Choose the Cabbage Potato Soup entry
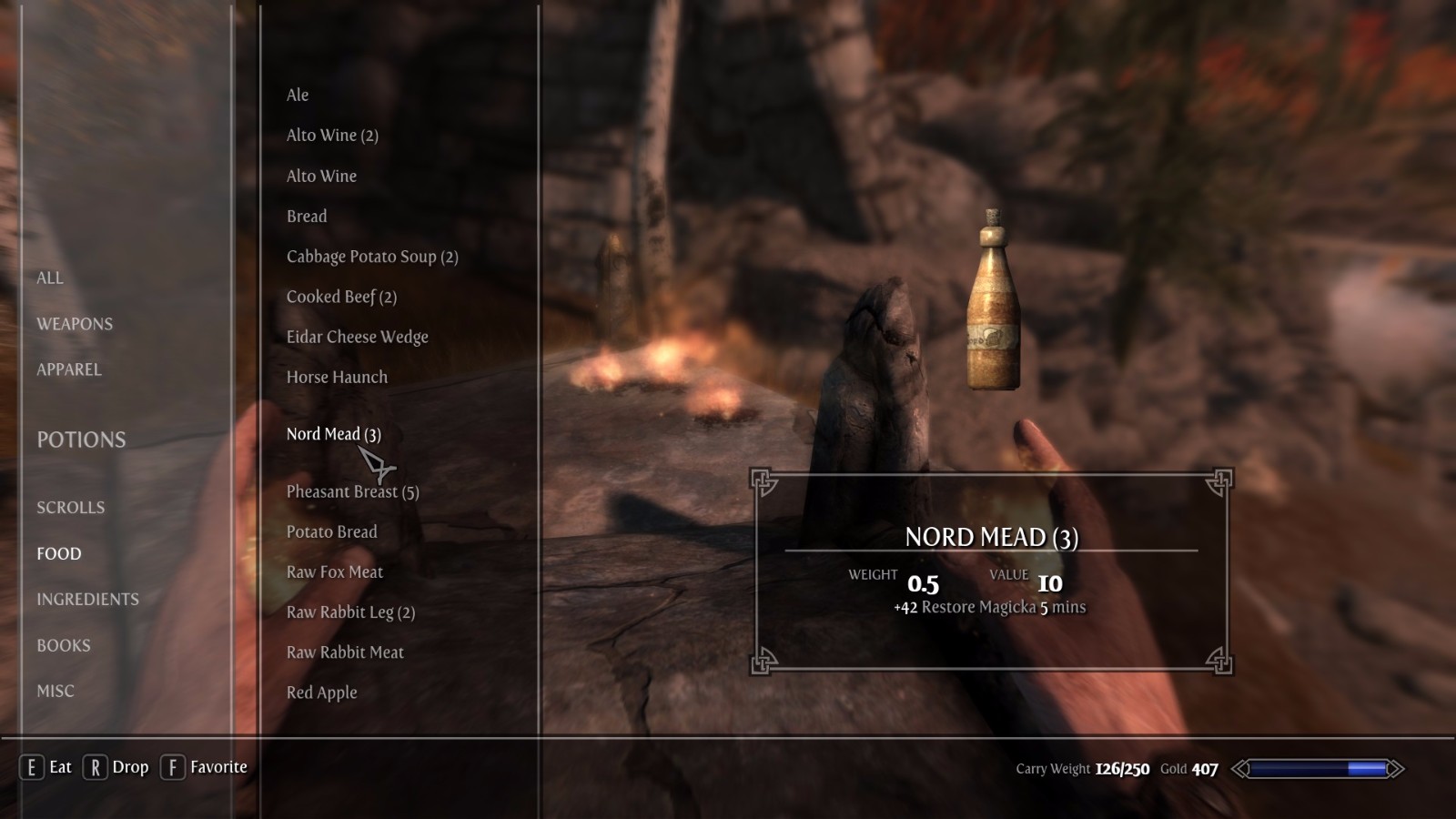 point(372,257)
